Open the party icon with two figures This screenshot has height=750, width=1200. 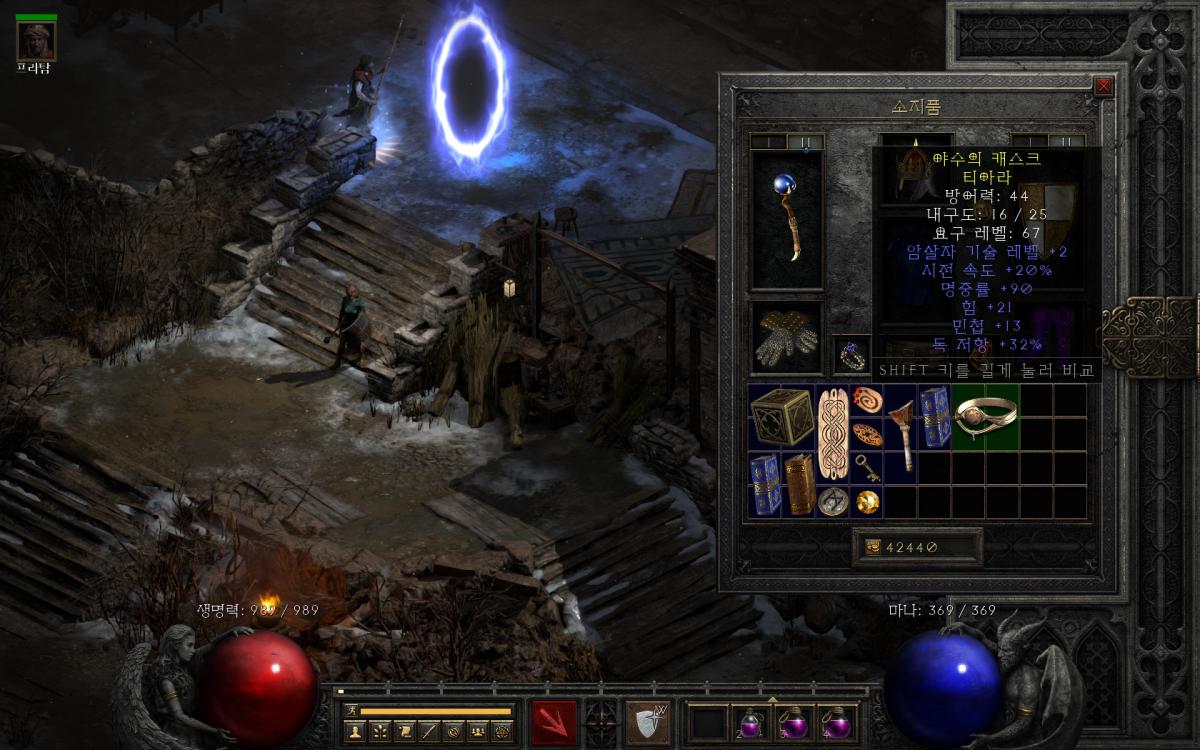(477, 732)
